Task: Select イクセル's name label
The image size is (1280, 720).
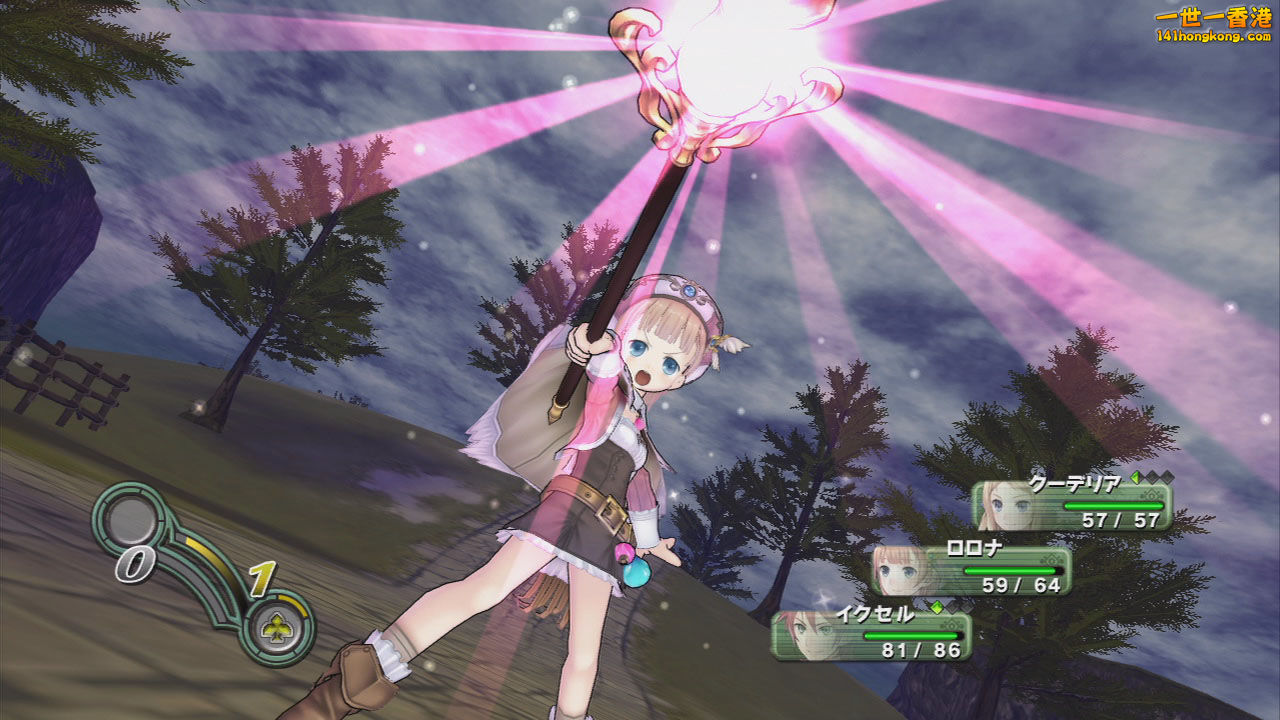Action: (x=874, y=611)
